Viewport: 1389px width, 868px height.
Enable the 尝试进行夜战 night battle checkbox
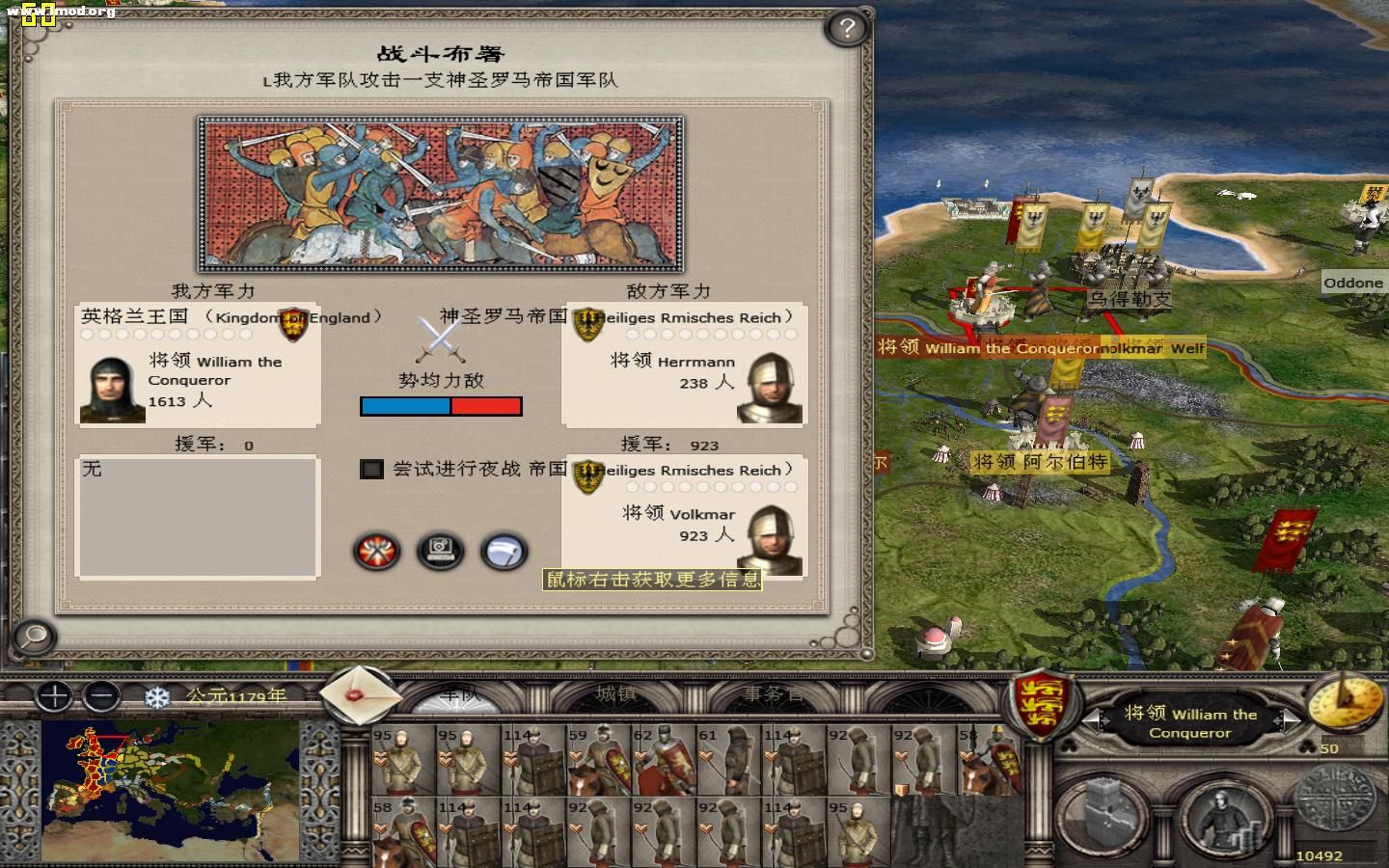[372, 470]
